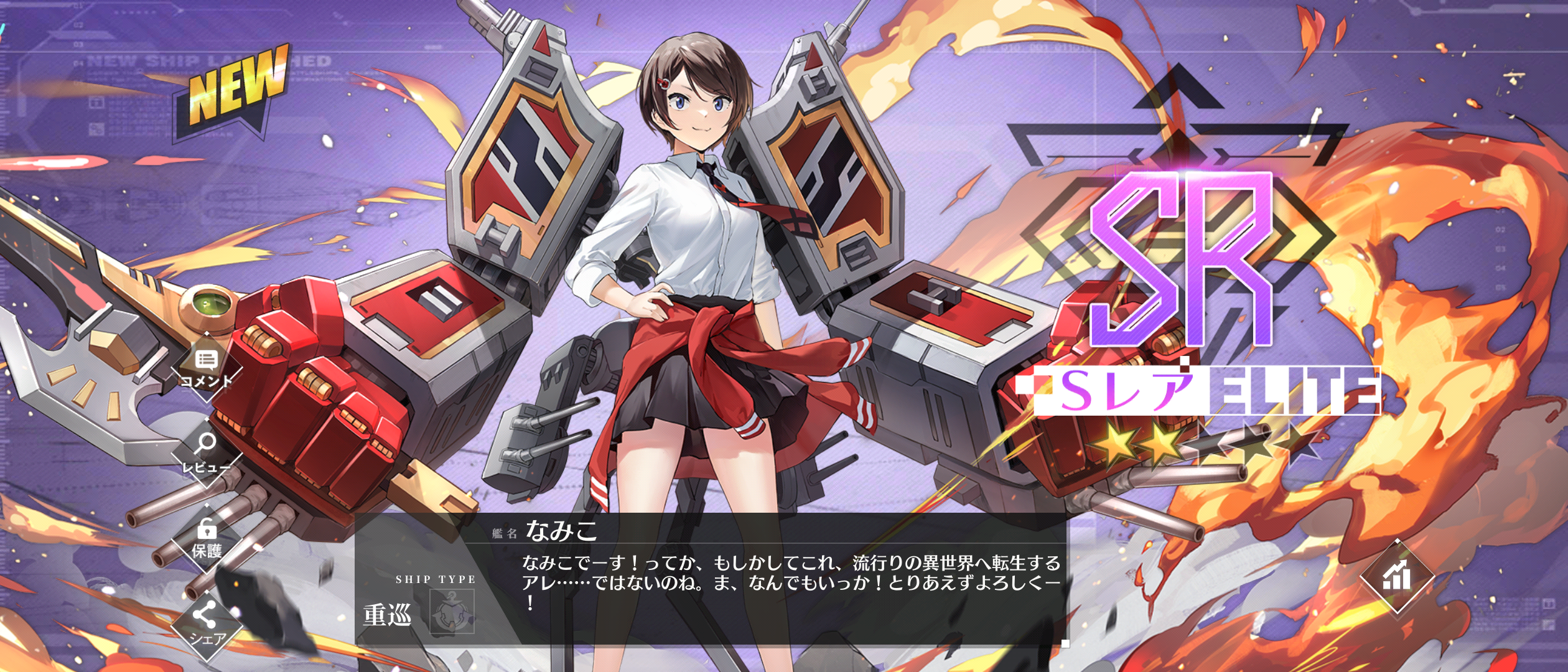Tap the シェア share button
The height and width of the screenshot is (672, 1568).
tap(206, 624)
